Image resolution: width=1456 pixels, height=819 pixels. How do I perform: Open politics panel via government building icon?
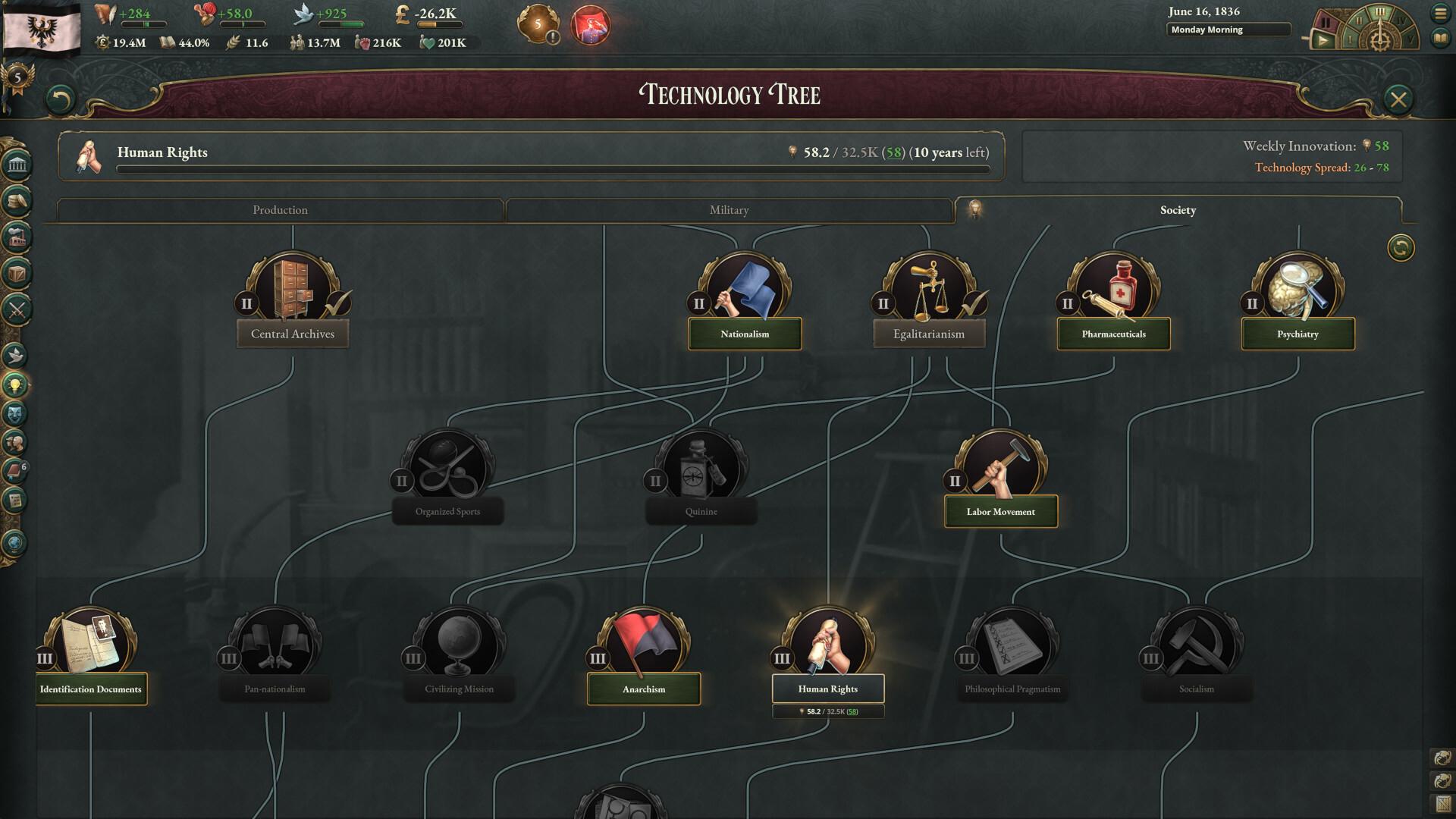coord(17,164)
